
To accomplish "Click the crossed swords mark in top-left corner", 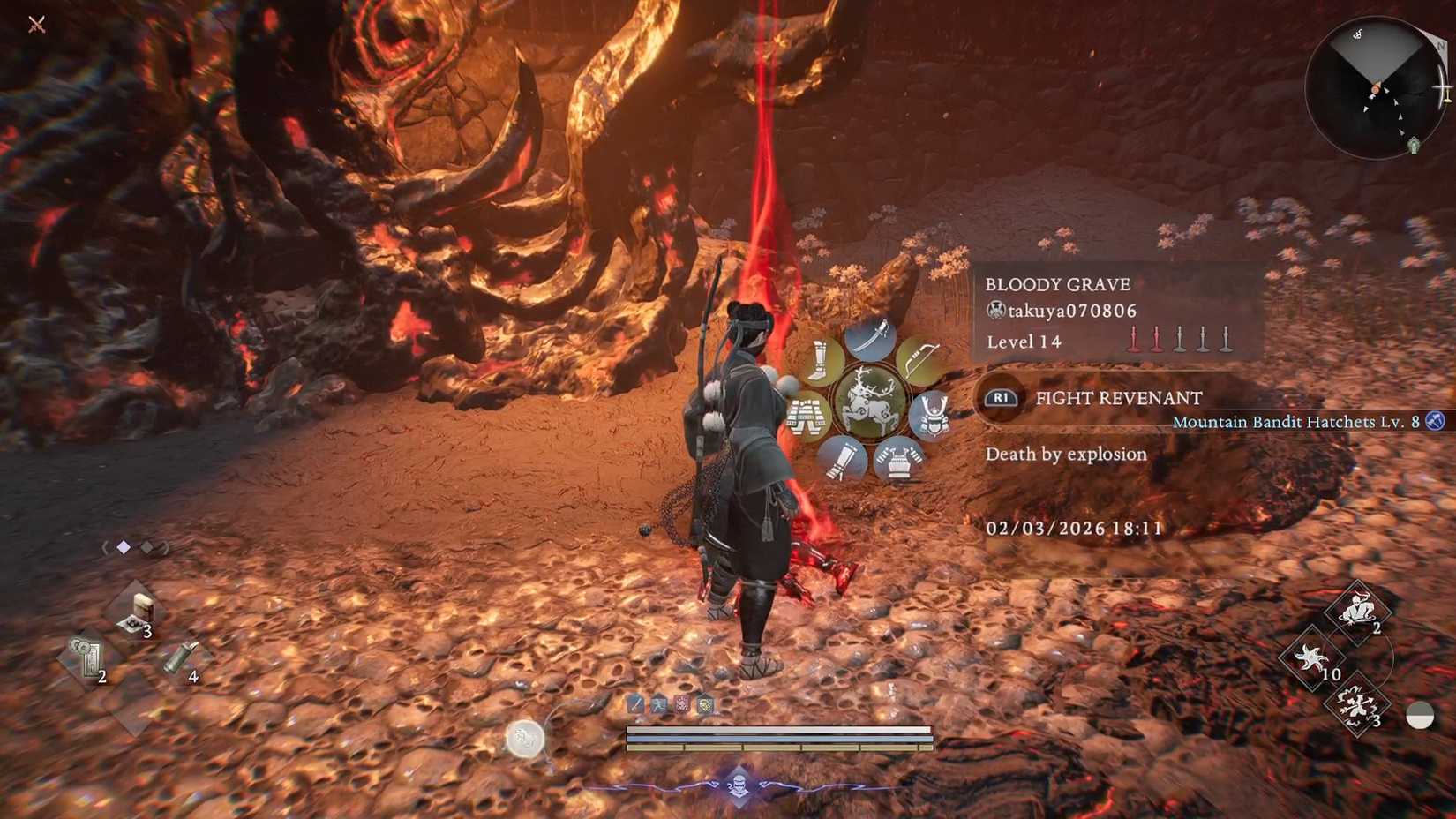I will click(x=39, y=25).
